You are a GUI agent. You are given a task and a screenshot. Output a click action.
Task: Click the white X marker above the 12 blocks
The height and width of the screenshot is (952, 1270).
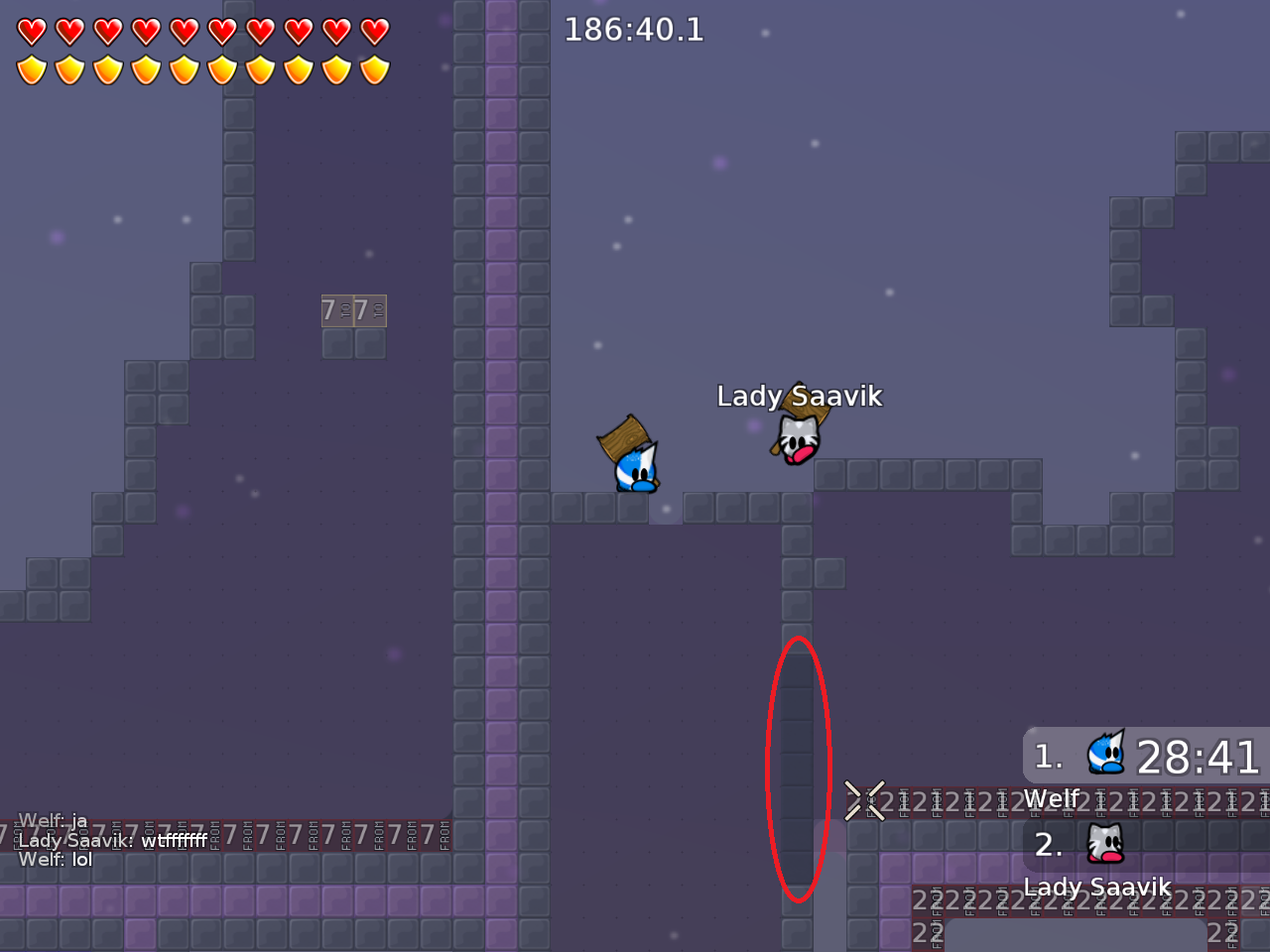click(864, 800)
